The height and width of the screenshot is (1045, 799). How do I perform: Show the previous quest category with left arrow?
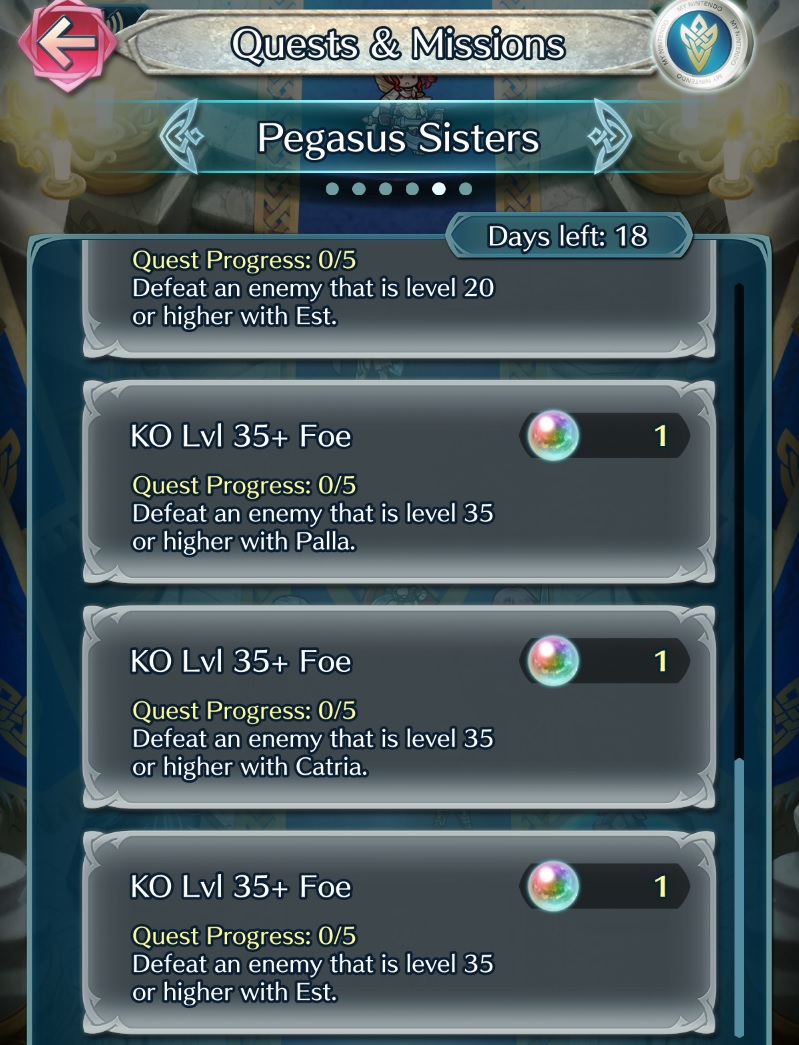point(183,138)
